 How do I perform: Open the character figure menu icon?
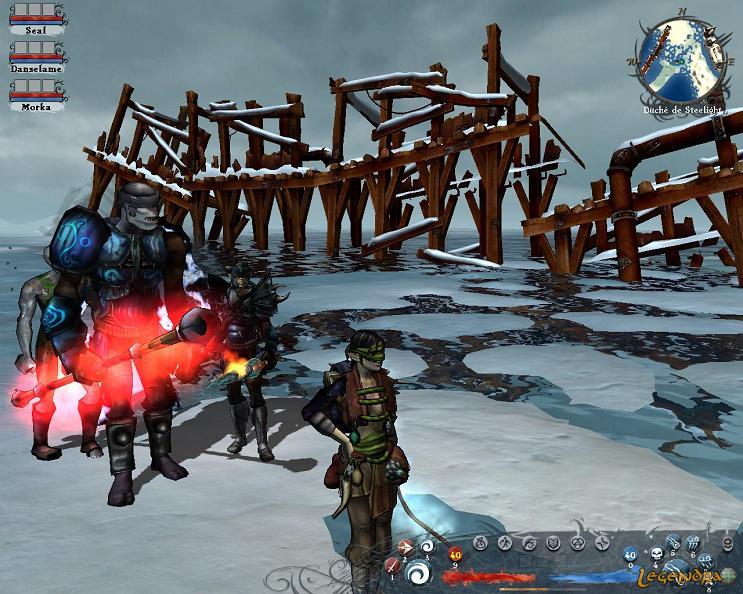(505, 543)
